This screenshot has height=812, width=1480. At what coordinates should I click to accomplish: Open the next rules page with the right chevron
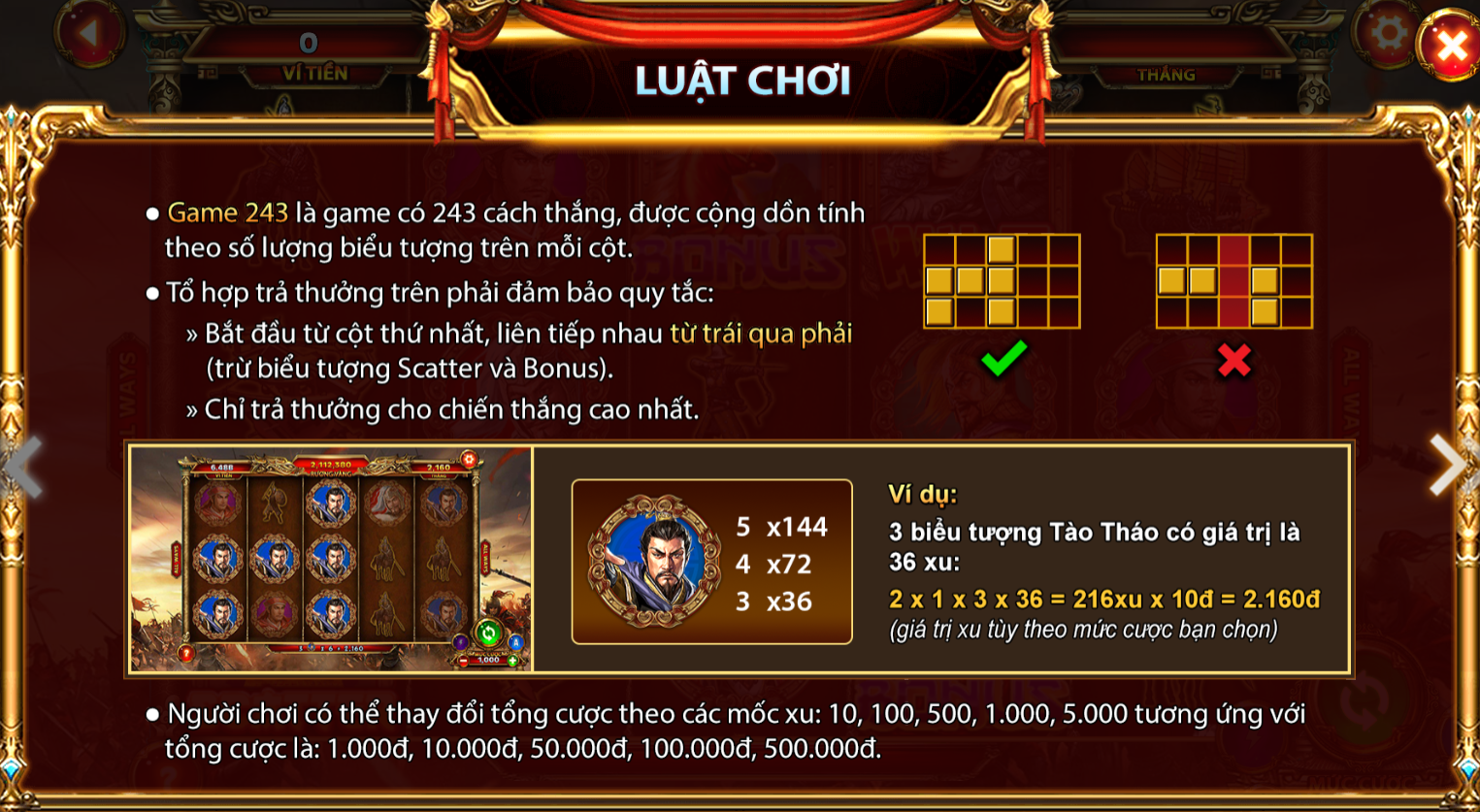[x=1446, y=466]
